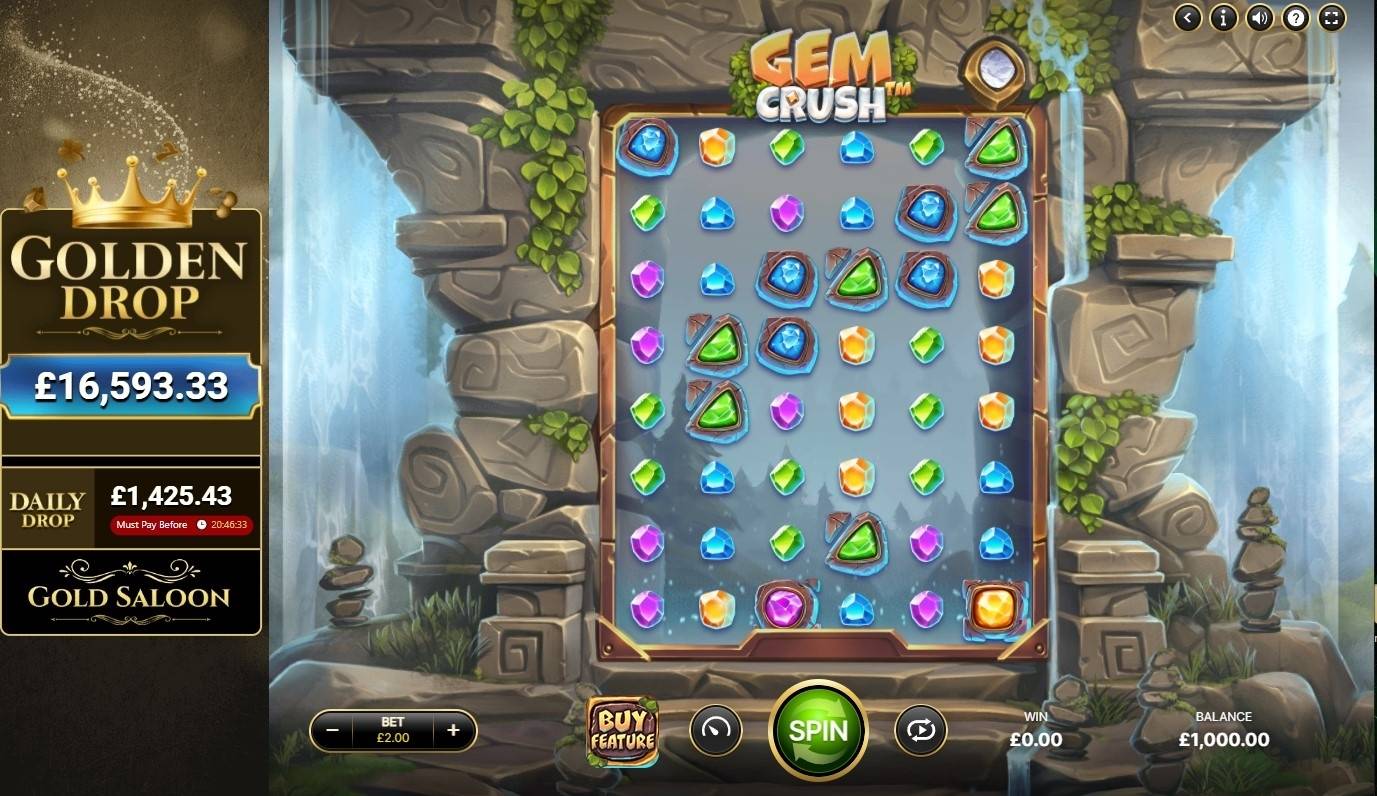Show the help question mark page
Screen dimensions: 1377x796
(x=1296, y=17)
